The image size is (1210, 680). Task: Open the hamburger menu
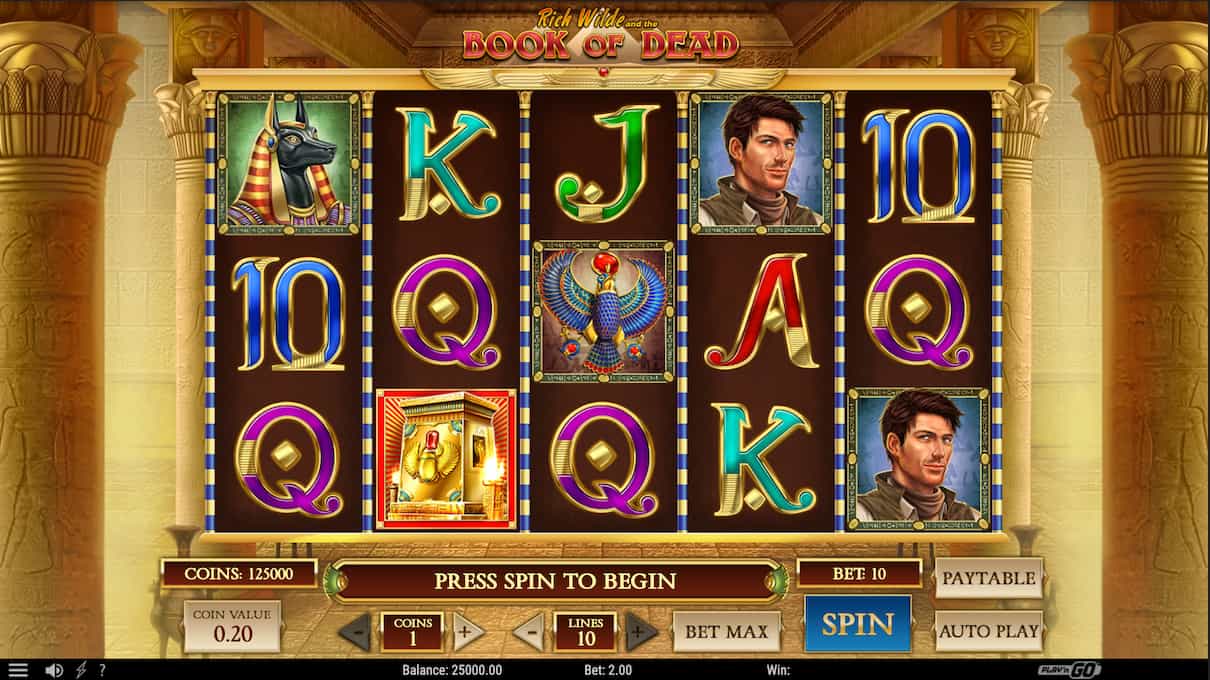click(x=18, y=670)
